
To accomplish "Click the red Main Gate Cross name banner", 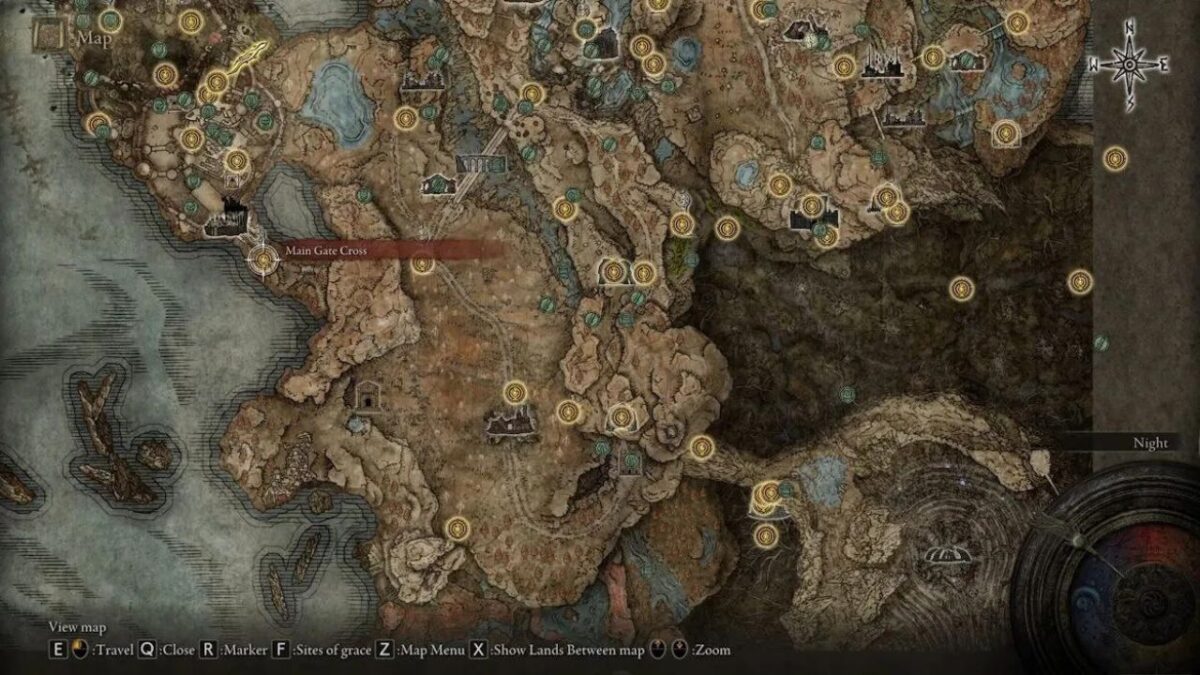I will [390, 252].
